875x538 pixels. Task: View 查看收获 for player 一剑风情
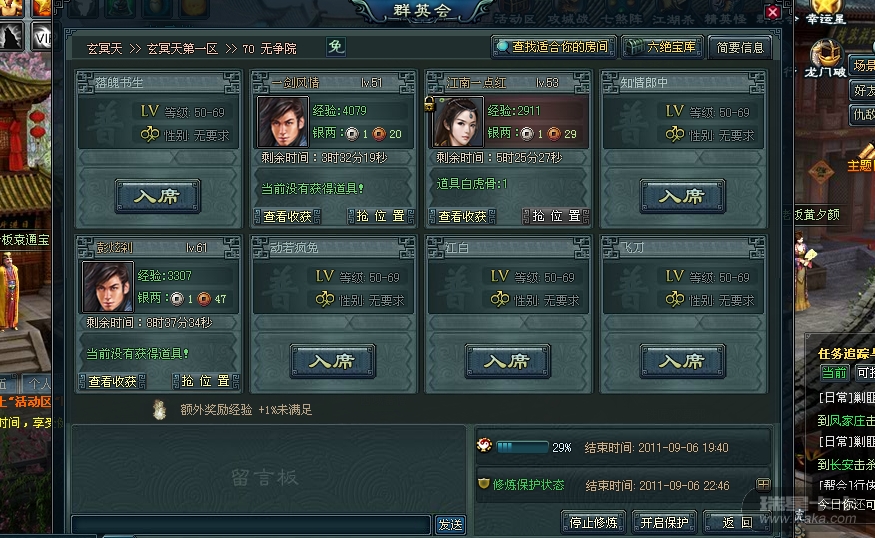pyautogui.click(x=288, y=216)
